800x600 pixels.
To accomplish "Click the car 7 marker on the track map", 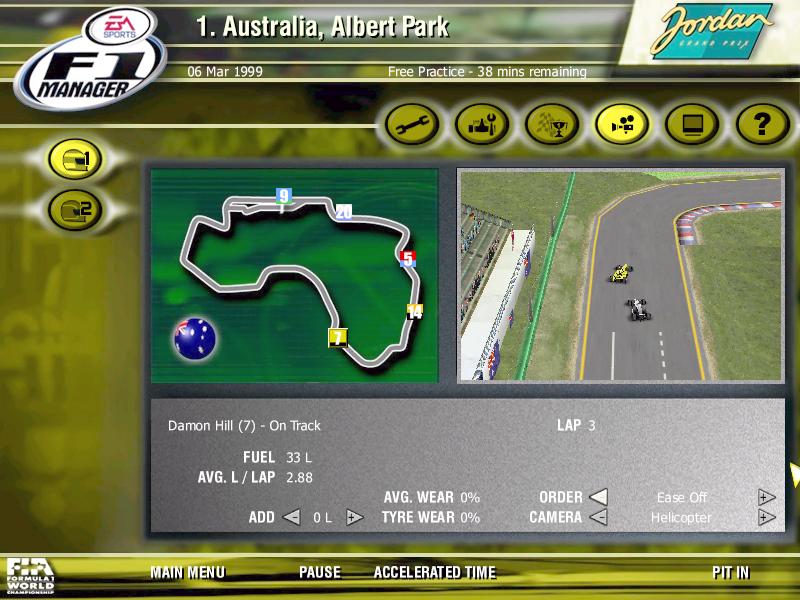I will (x=338, y=337).
